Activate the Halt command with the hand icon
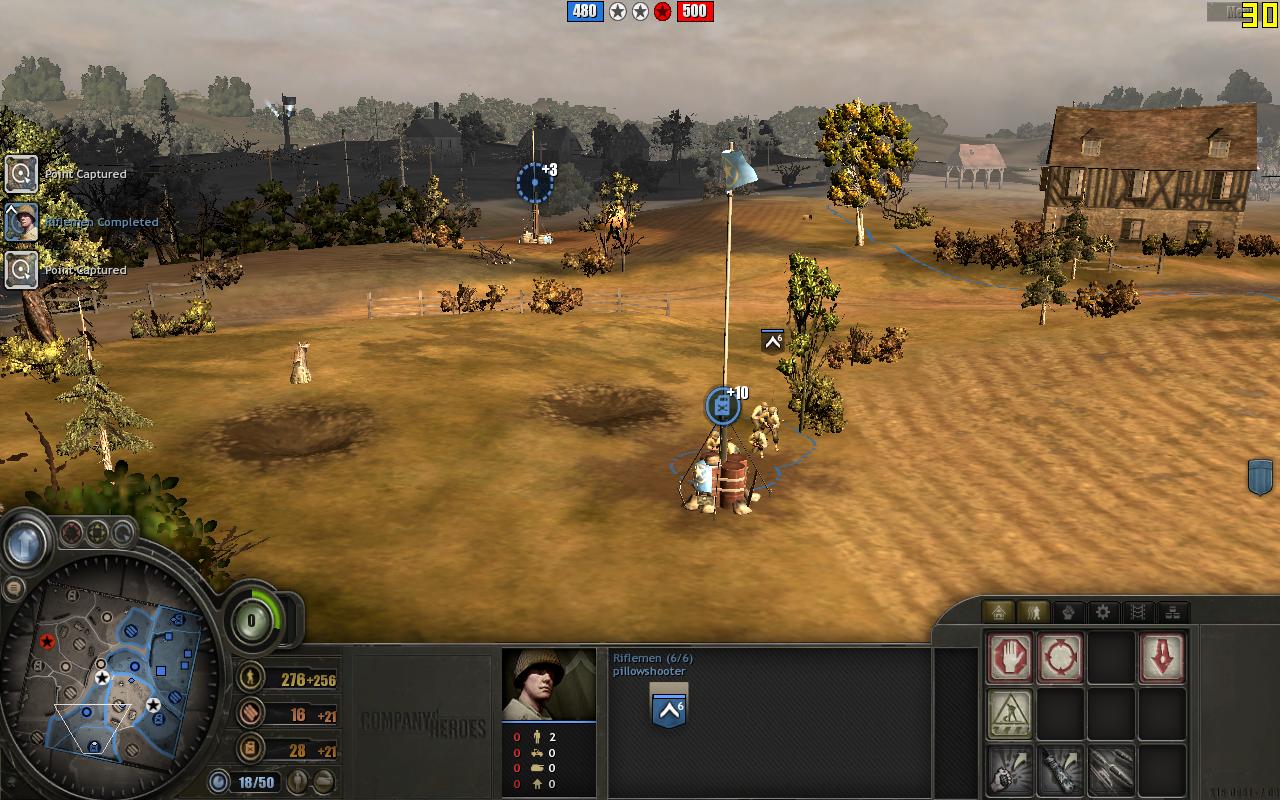 [1010, 658]
